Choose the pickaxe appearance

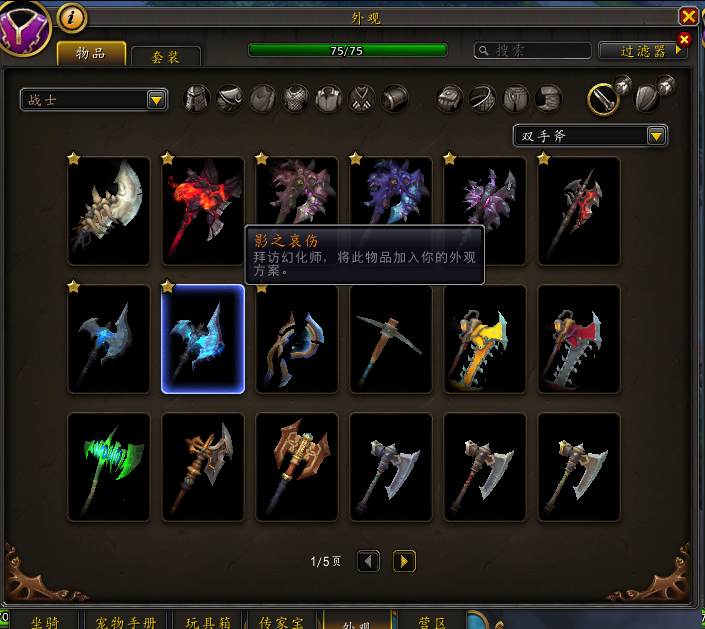[x=391, y=339]
